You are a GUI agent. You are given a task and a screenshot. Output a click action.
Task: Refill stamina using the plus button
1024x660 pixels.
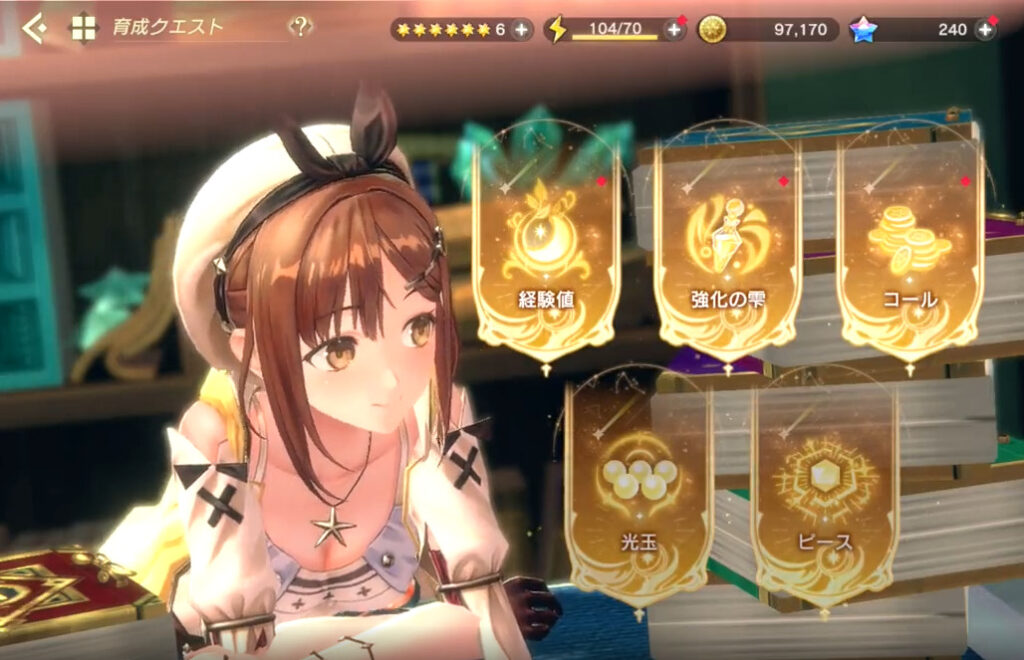point(674,29)
